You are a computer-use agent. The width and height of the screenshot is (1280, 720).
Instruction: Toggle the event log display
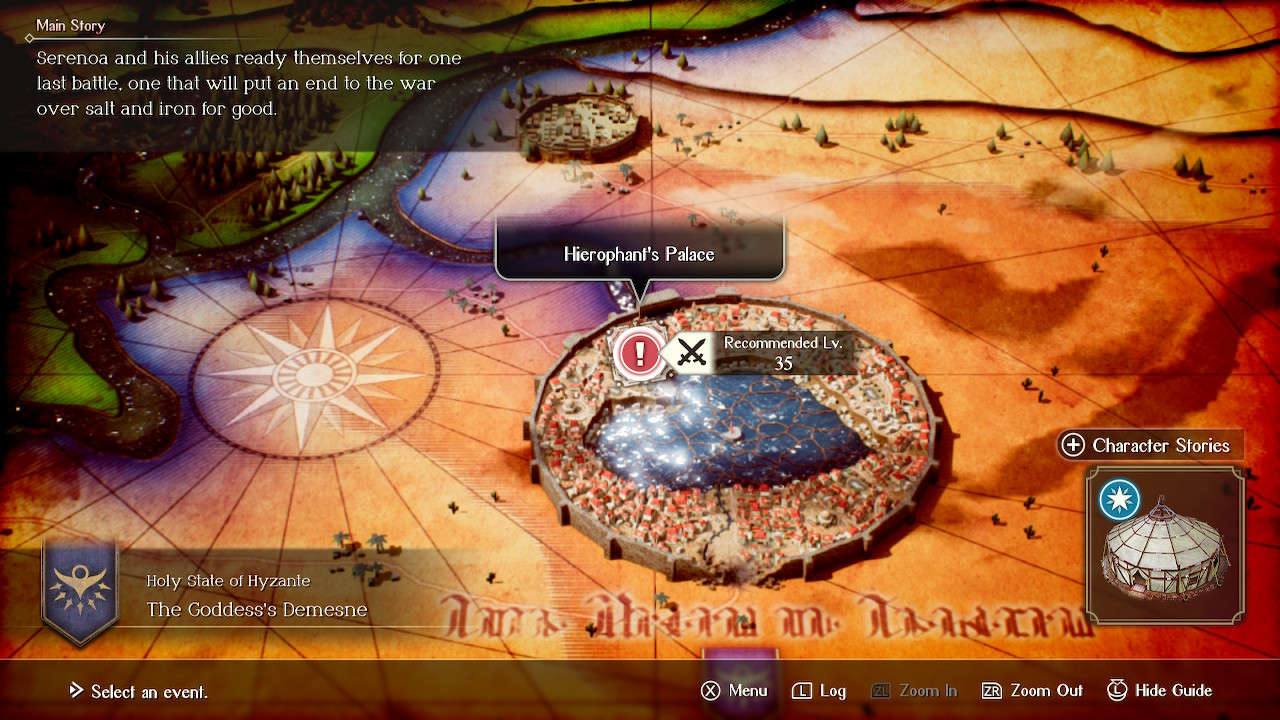[x=818, y=690]
